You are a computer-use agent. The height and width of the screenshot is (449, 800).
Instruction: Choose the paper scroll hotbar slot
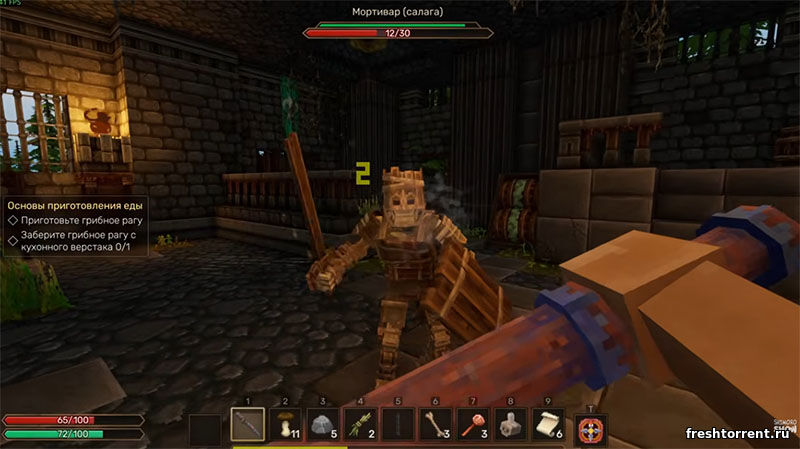[549, 424]
